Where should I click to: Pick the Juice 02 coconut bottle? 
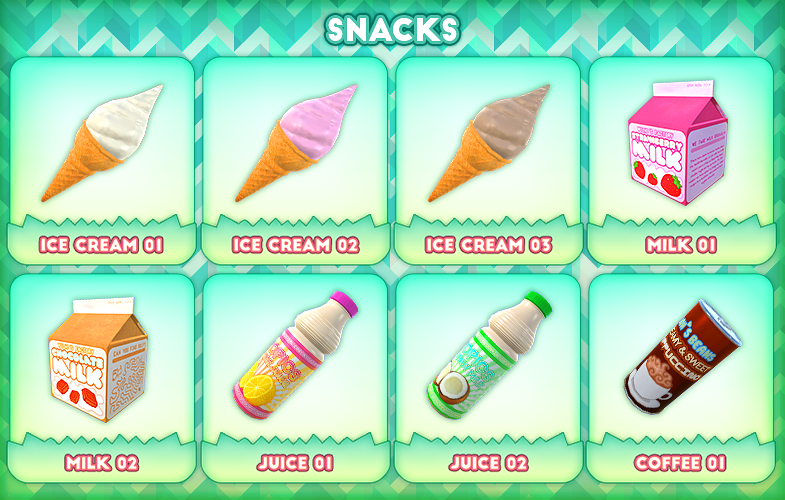488,360
